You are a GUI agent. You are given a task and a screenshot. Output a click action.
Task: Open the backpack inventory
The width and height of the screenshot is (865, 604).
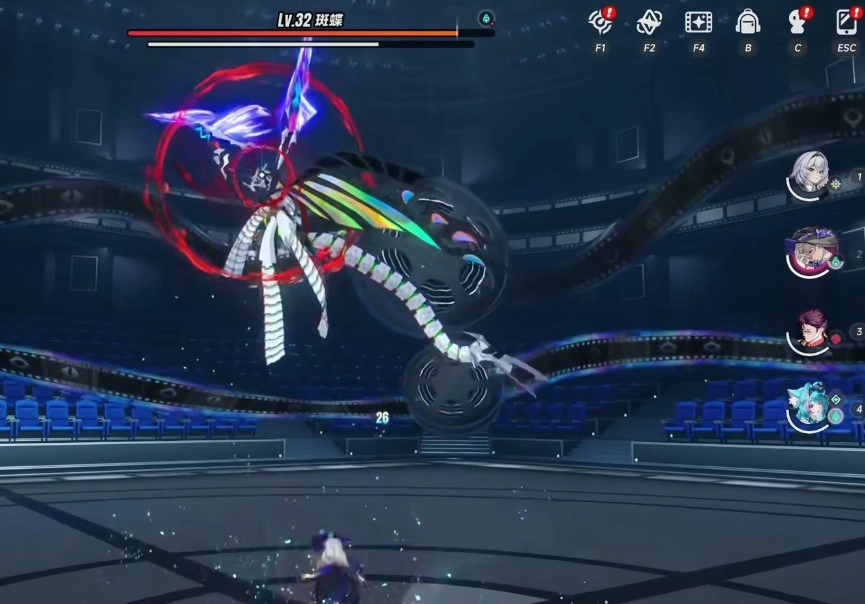point(747,22)
